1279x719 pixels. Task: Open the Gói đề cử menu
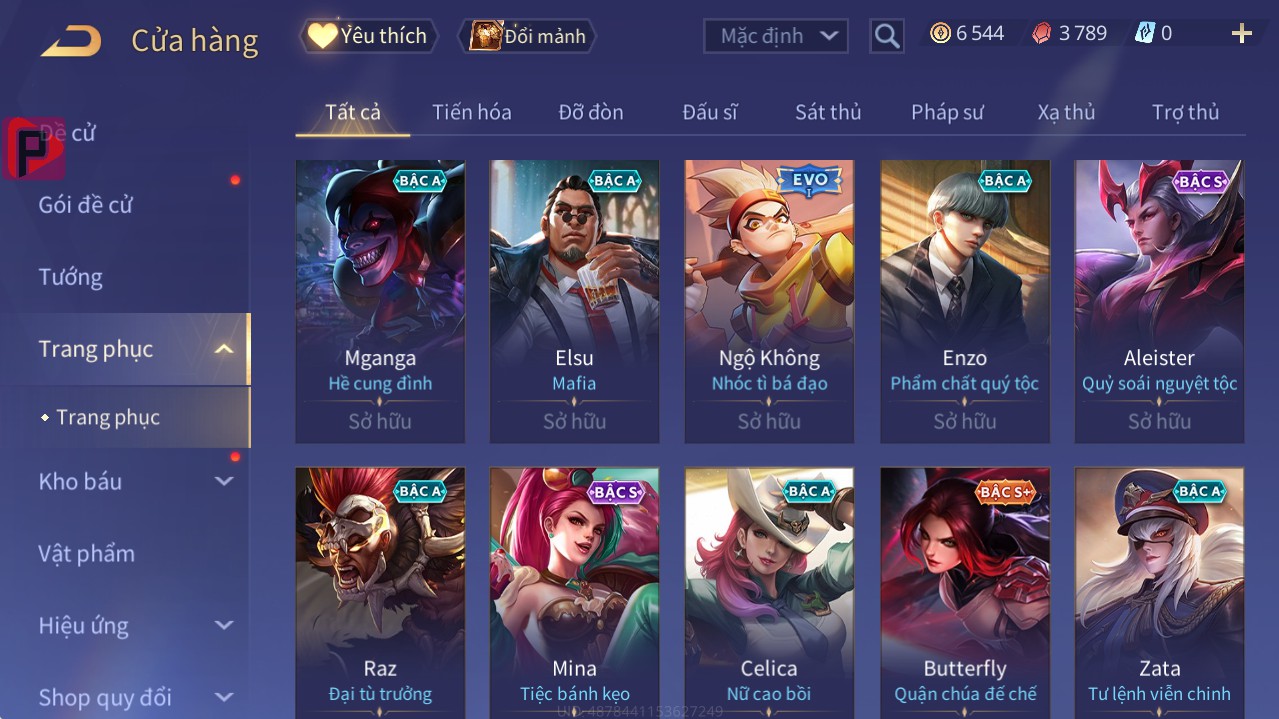(86, 205)
